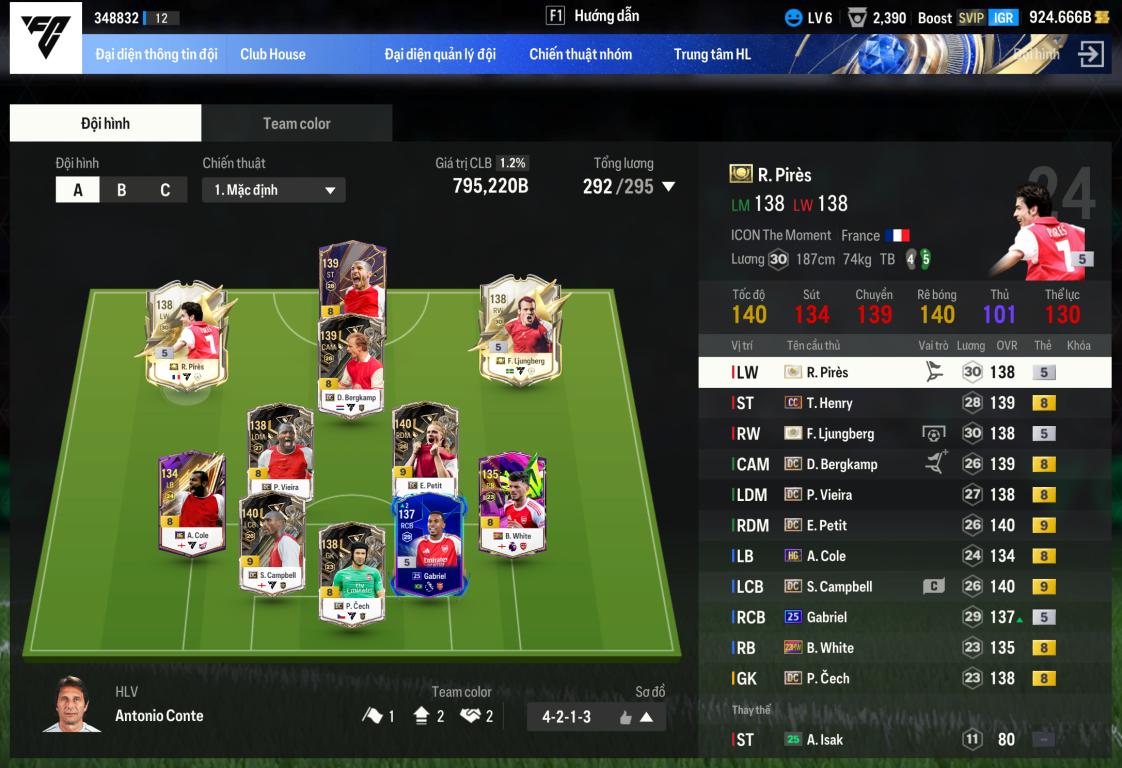Go to Trung tâm HL

pos(711,54)
